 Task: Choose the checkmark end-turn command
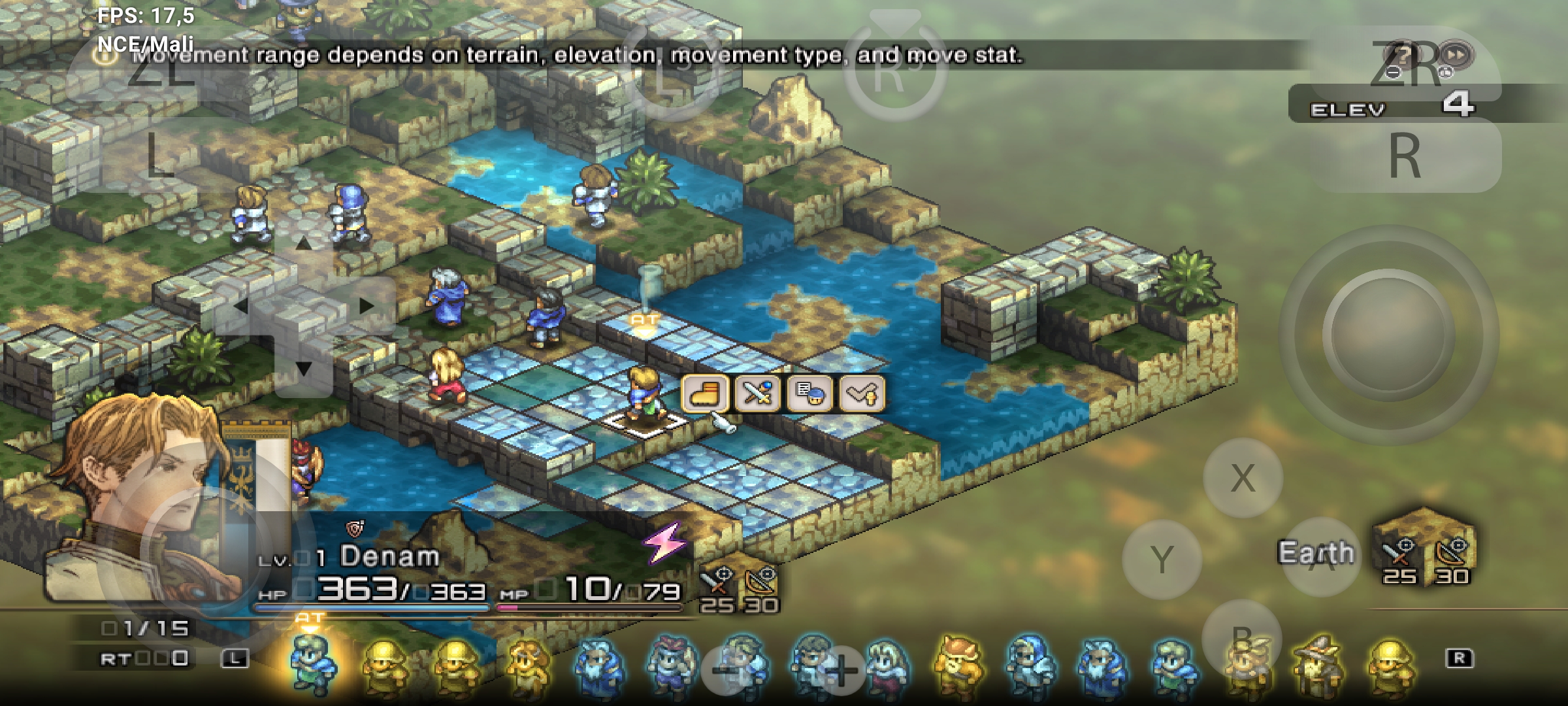coord(862,394)
